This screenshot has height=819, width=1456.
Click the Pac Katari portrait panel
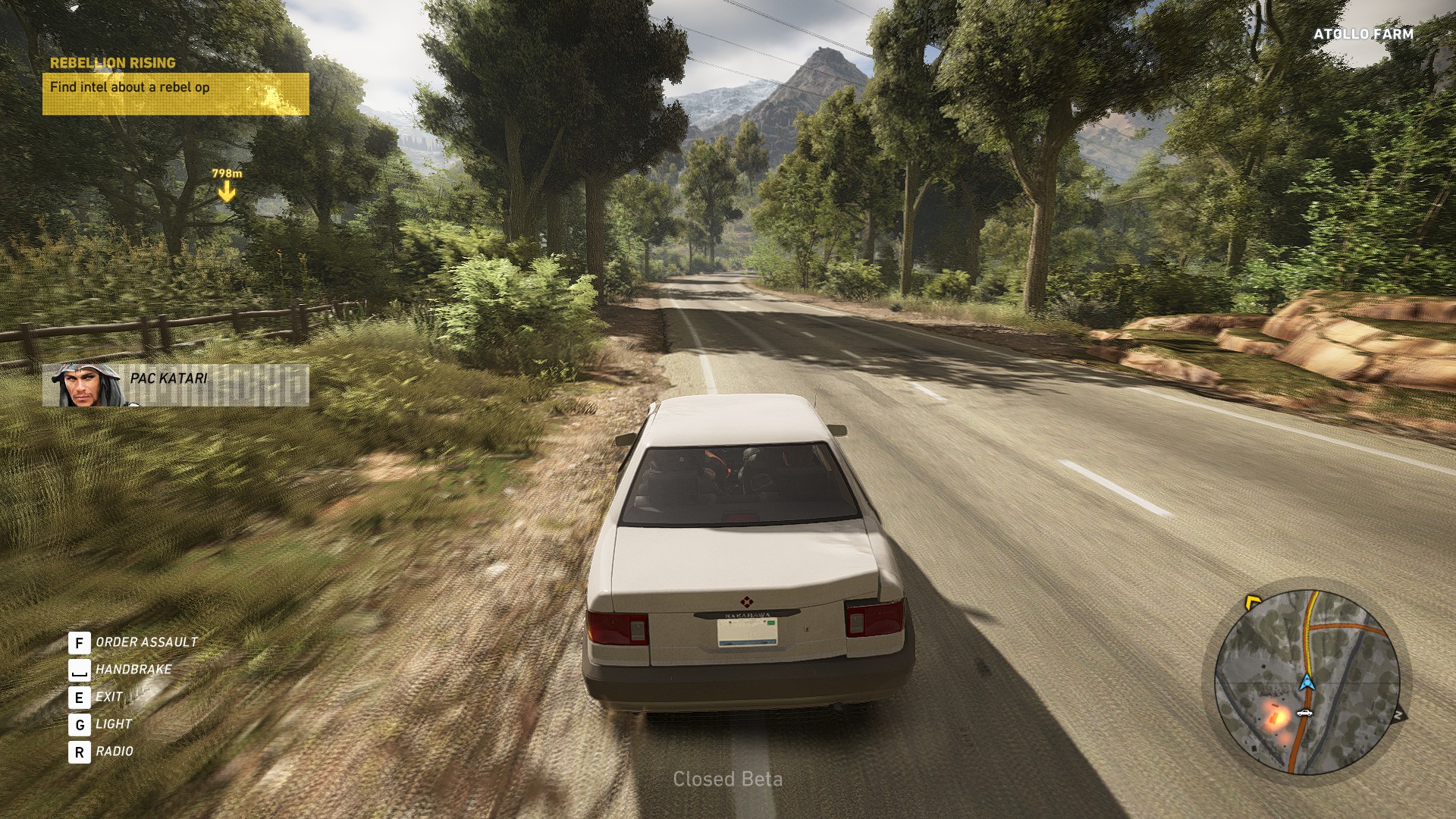tap(175, 385)
